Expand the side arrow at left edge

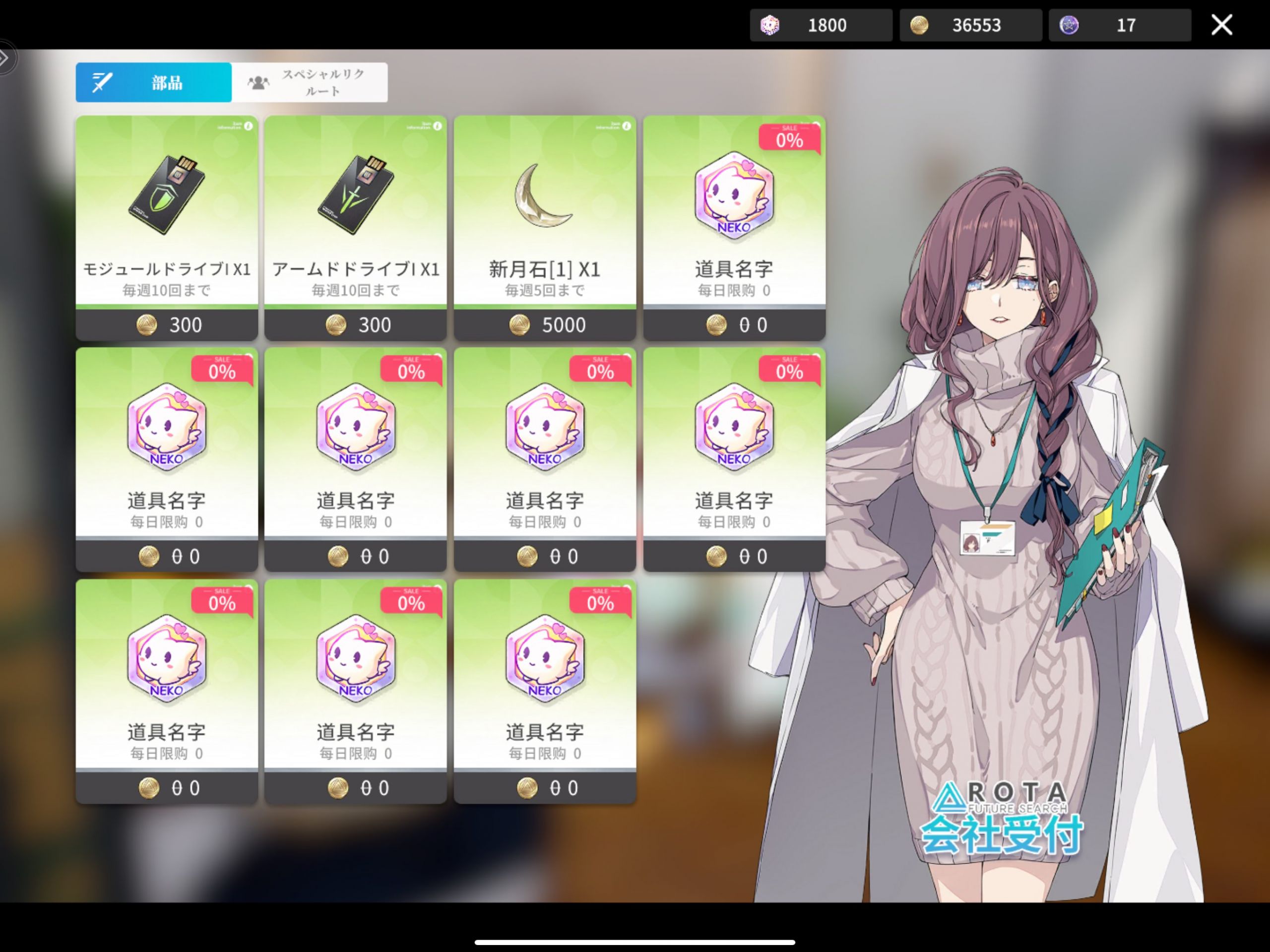pos(4,58)
